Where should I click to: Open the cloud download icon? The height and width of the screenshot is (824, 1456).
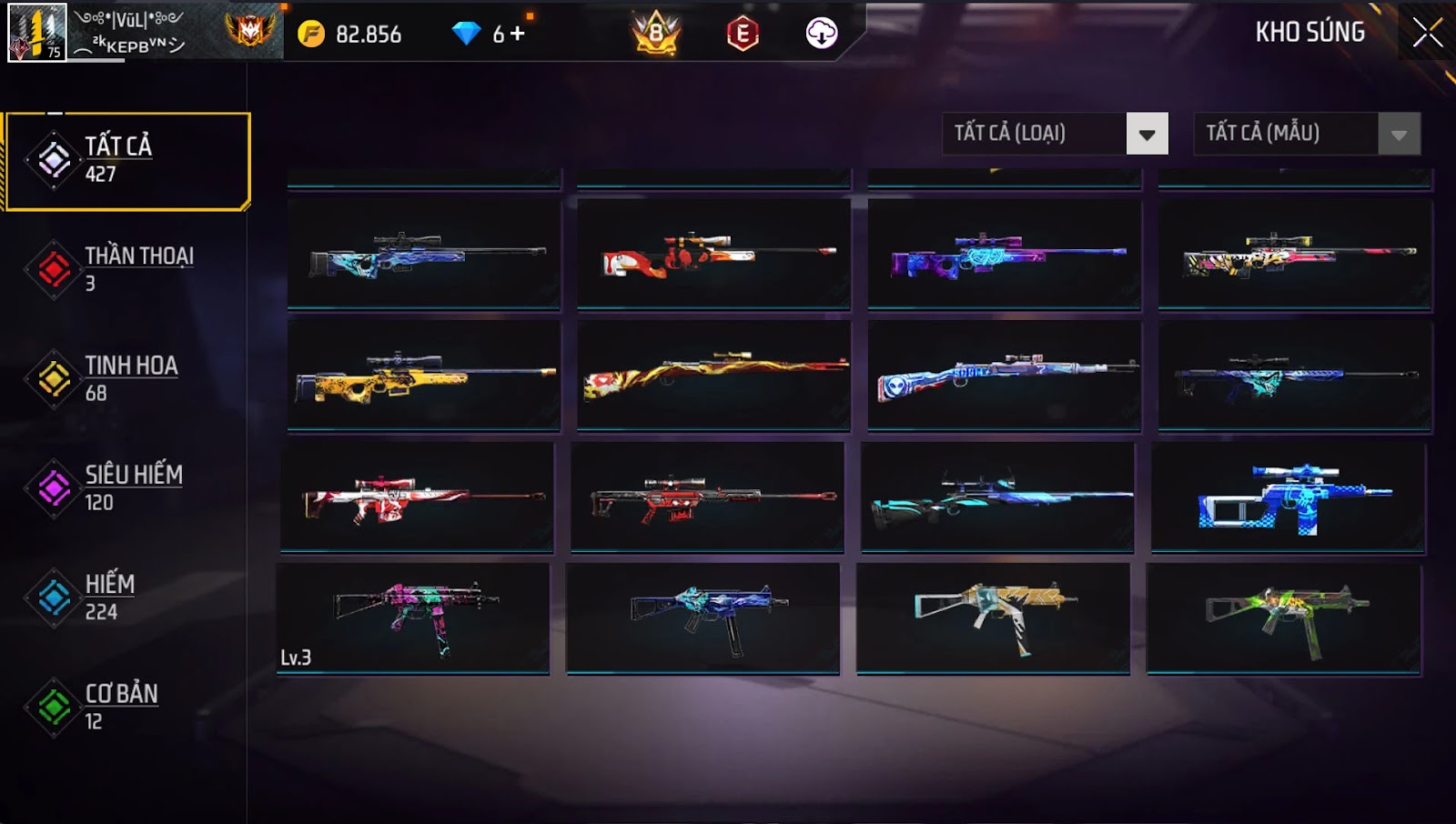(x=822, y=34)
